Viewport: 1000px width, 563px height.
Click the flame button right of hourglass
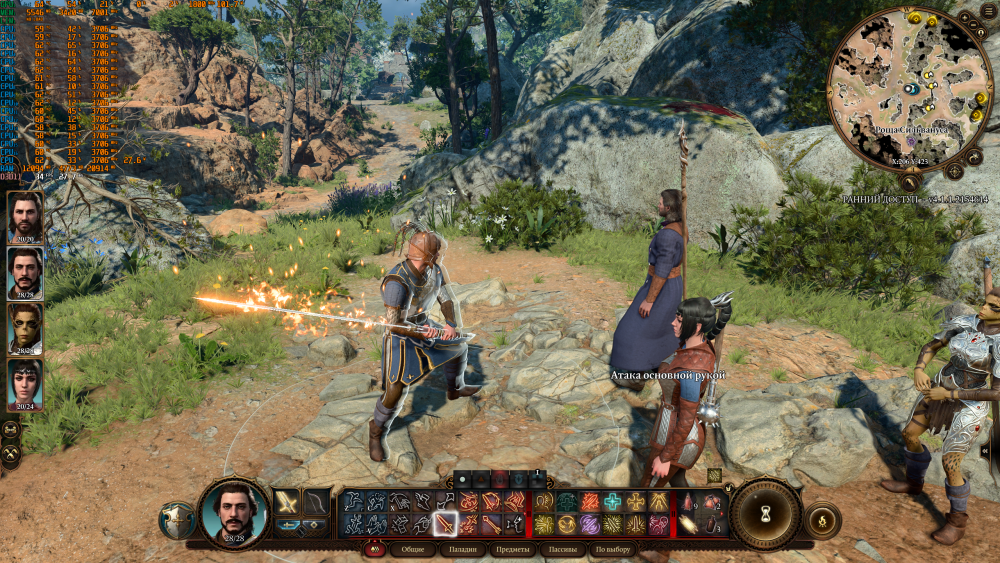pyautogui.click(x=822, y=519)
